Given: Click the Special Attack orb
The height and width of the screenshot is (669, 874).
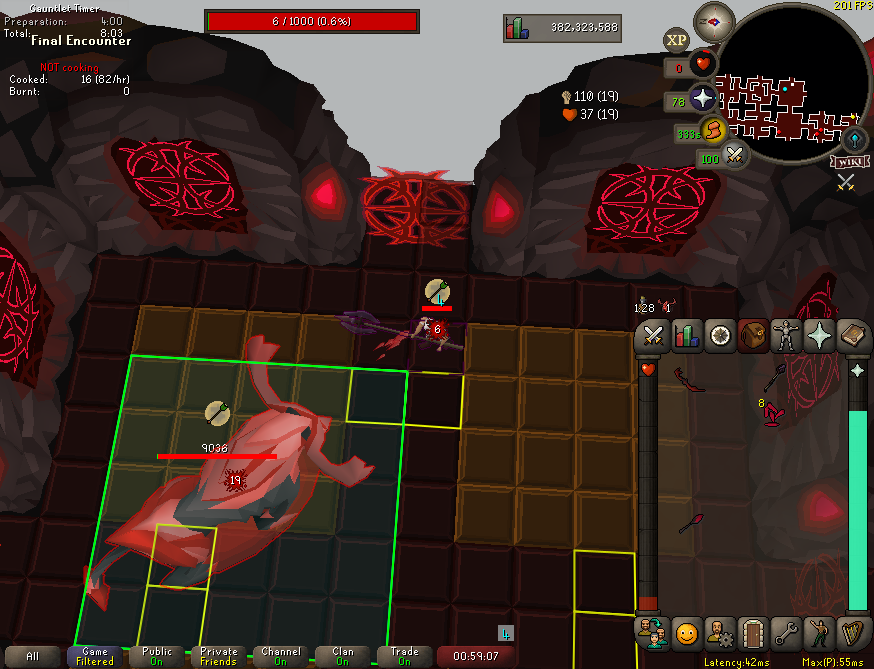Looking at the screenshot, I should (x=735, y=155).
